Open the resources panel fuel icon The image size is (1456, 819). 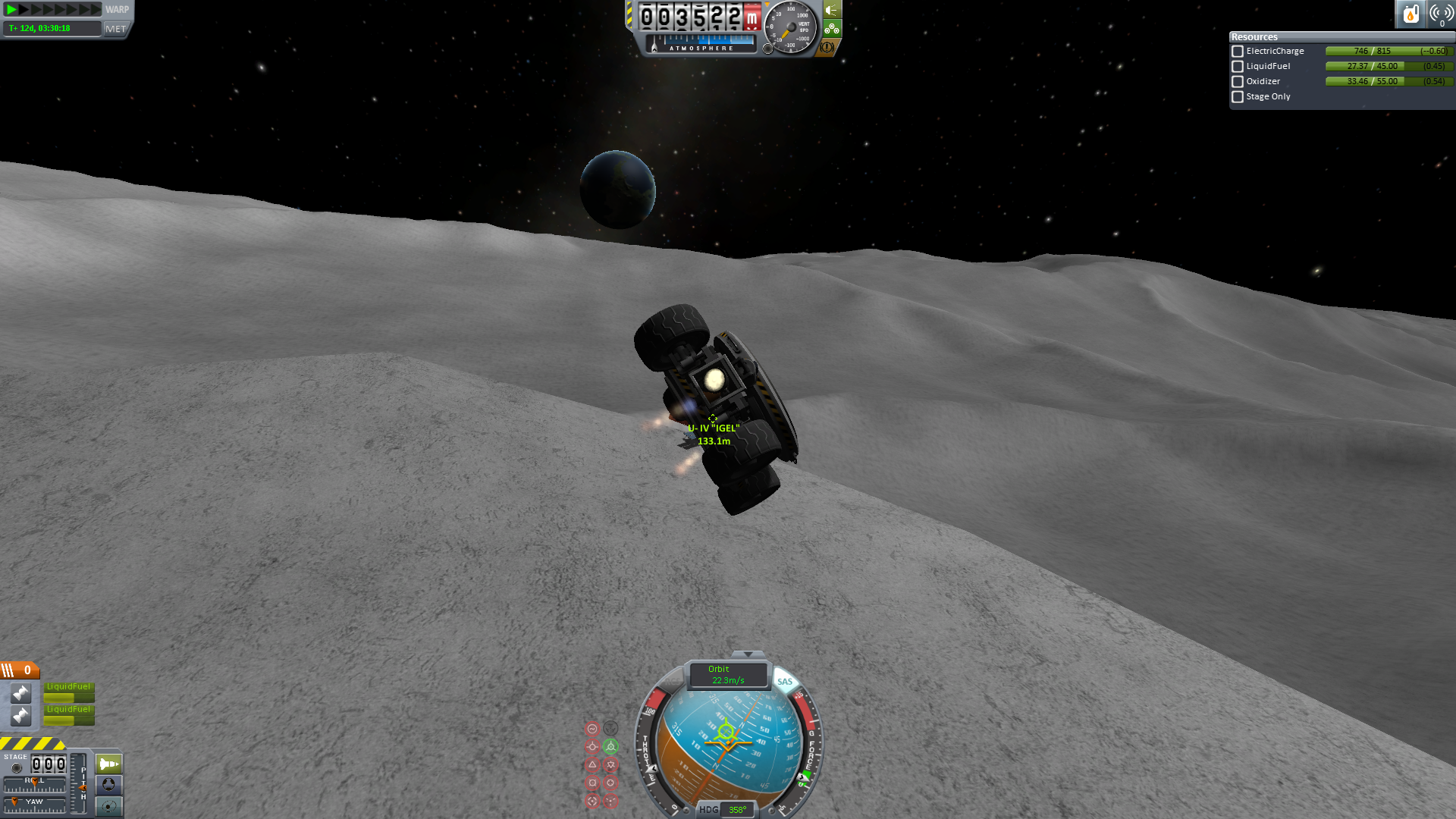coord(1410,14)
